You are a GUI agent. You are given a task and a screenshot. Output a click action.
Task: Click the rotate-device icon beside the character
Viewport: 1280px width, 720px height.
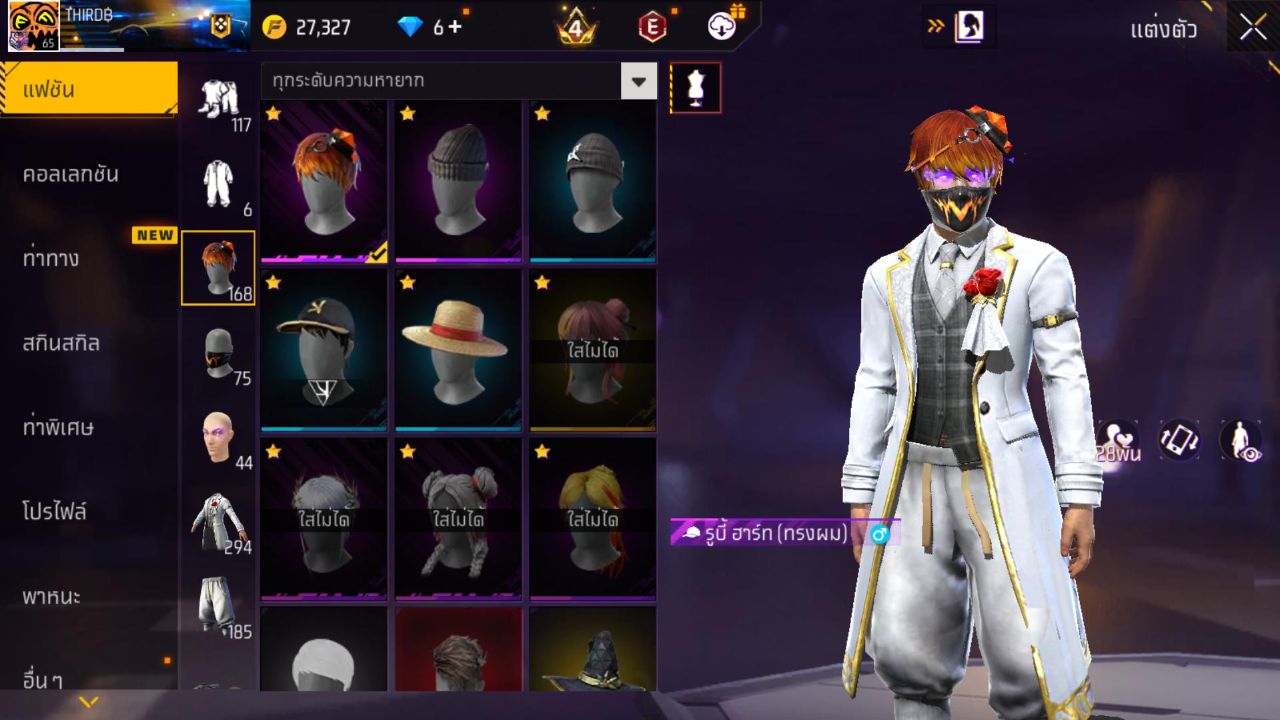(1179, 441)
